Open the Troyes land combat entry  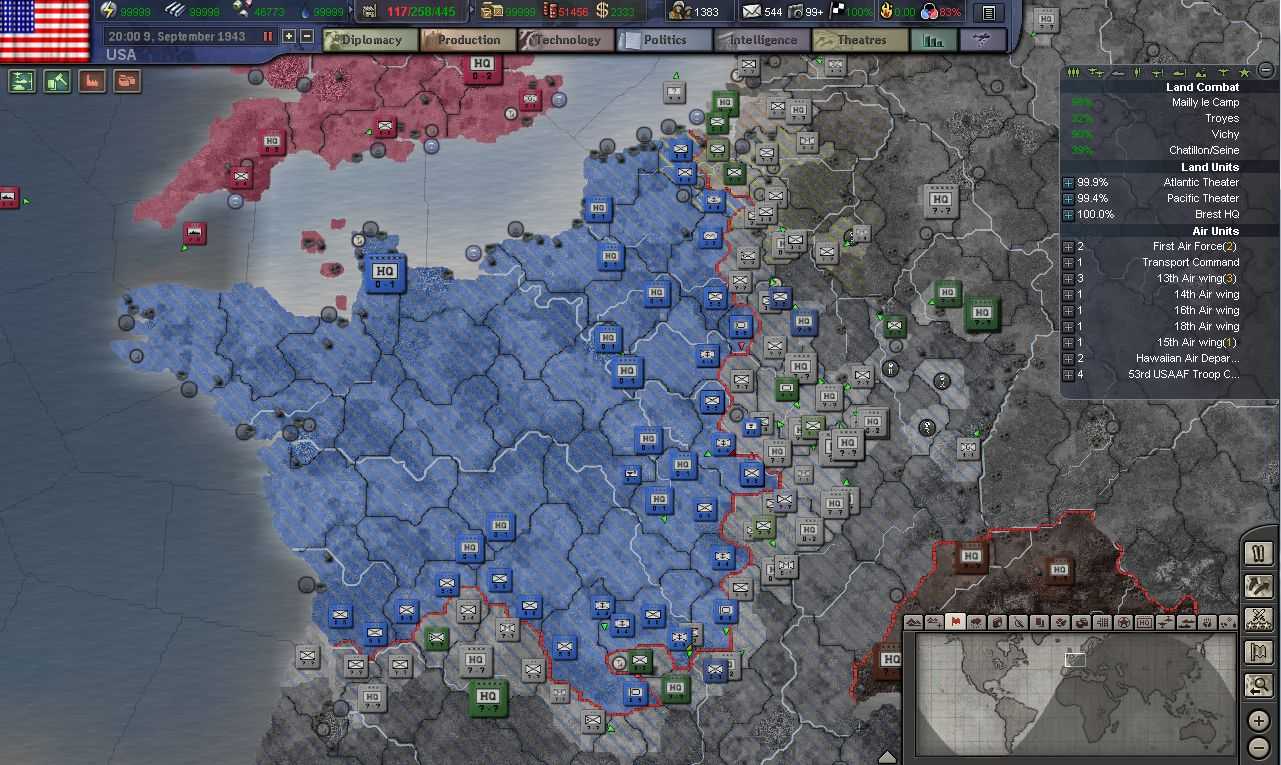[1224, 118]
